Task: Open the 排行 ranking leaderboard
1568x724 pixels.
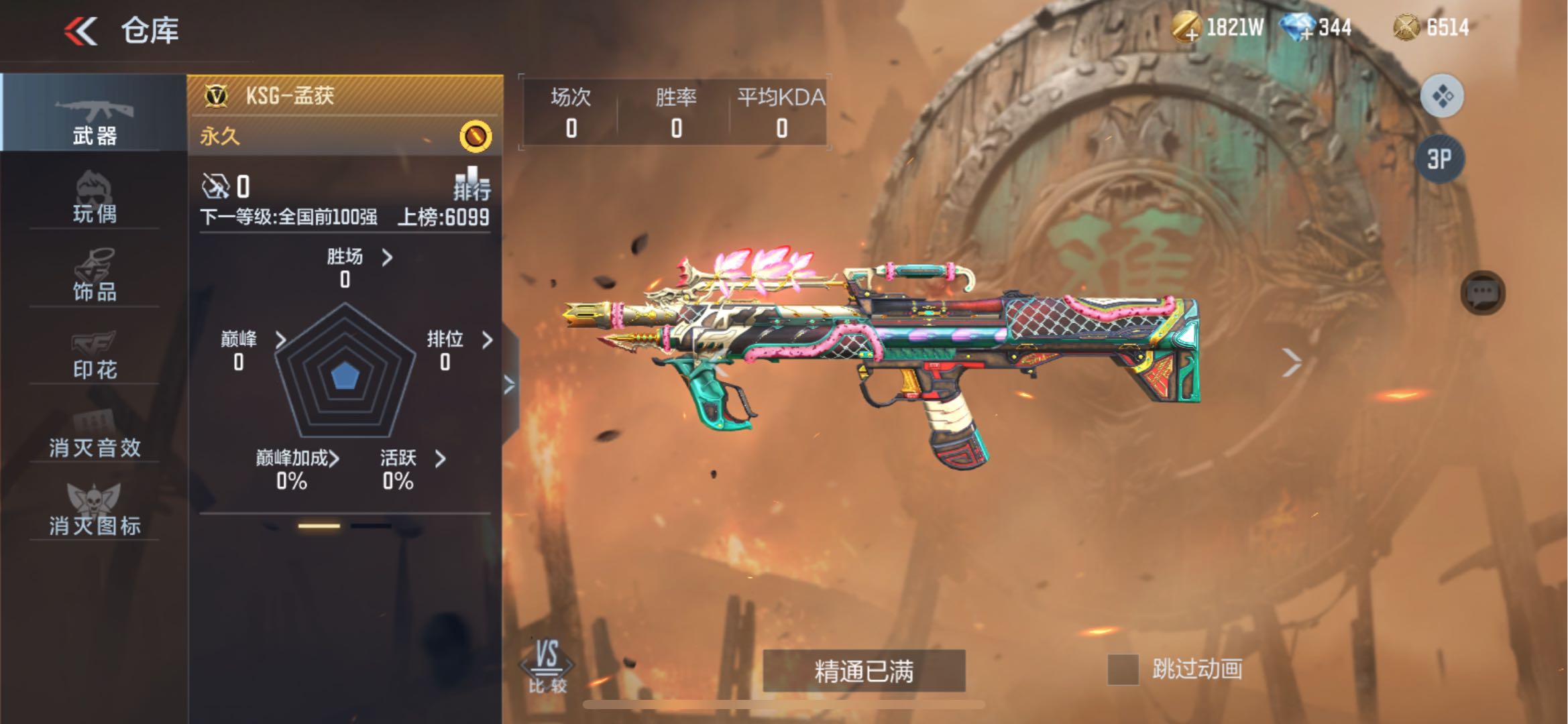Action: tap(472, 185)
